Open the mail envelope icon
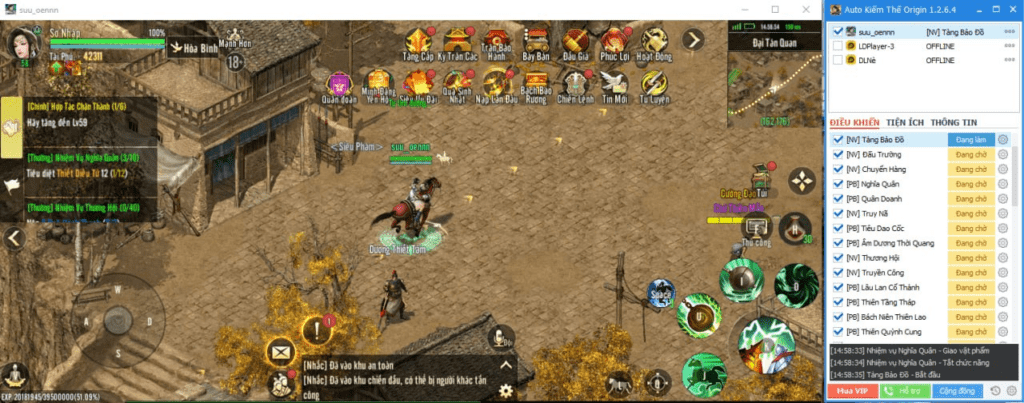This screenshot has width=1024, height=403. point(279,351)
